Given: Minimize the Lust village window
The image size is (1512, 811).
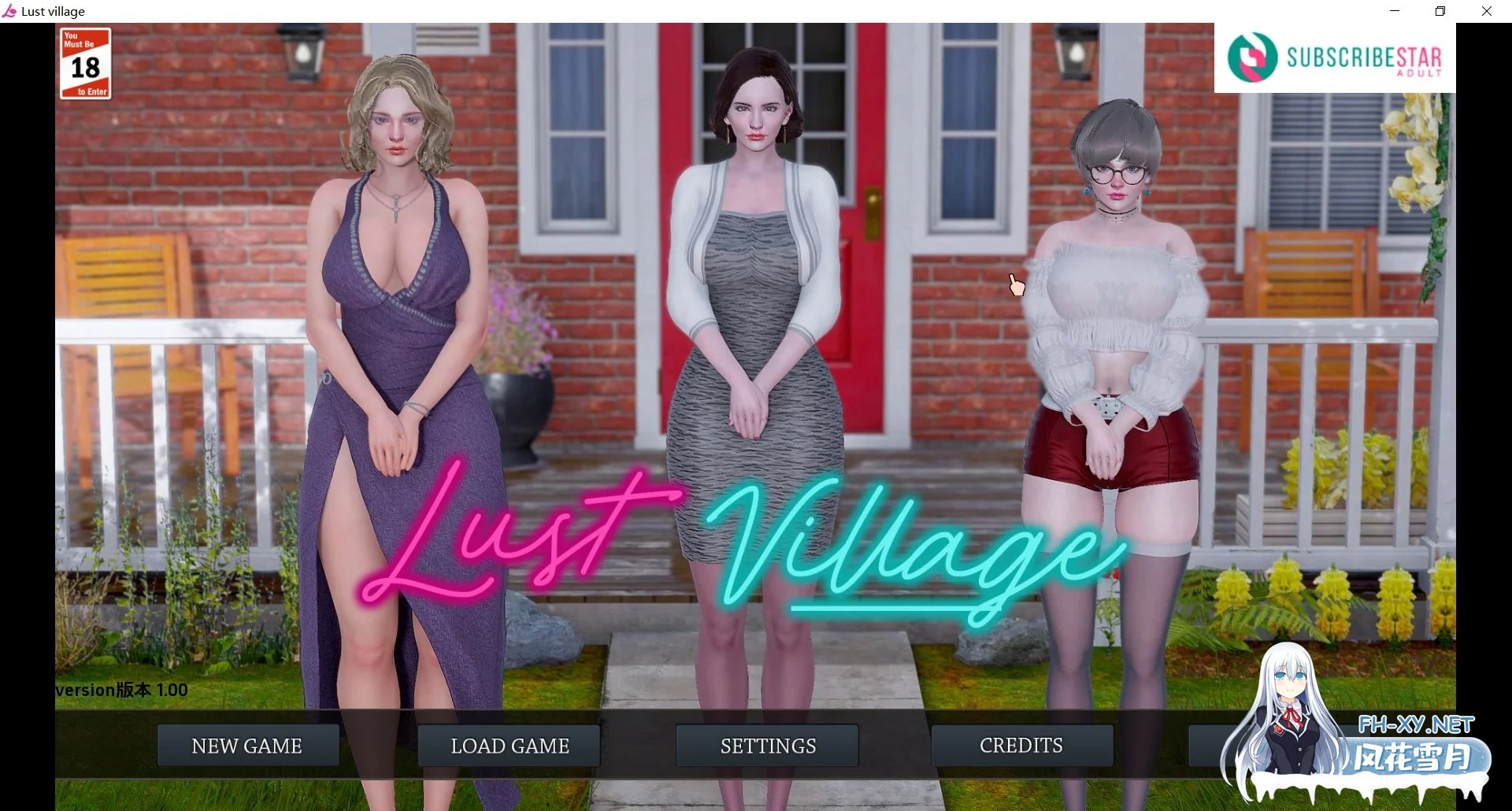Looking at the screenshot, I should pos(1393,11).
